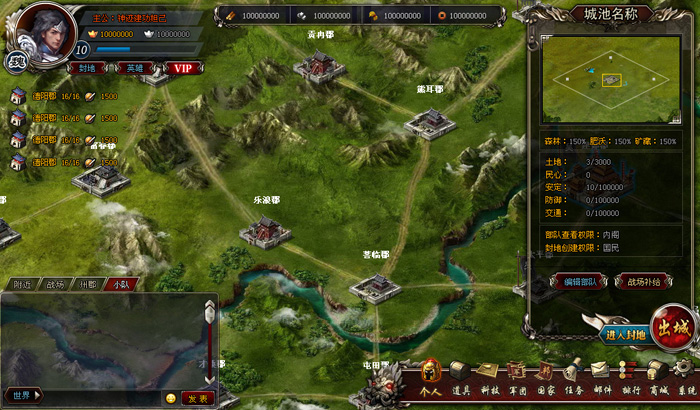
Task: Switch to the 战场 battlefield chat tab
Action: click(x=54, y=284)
